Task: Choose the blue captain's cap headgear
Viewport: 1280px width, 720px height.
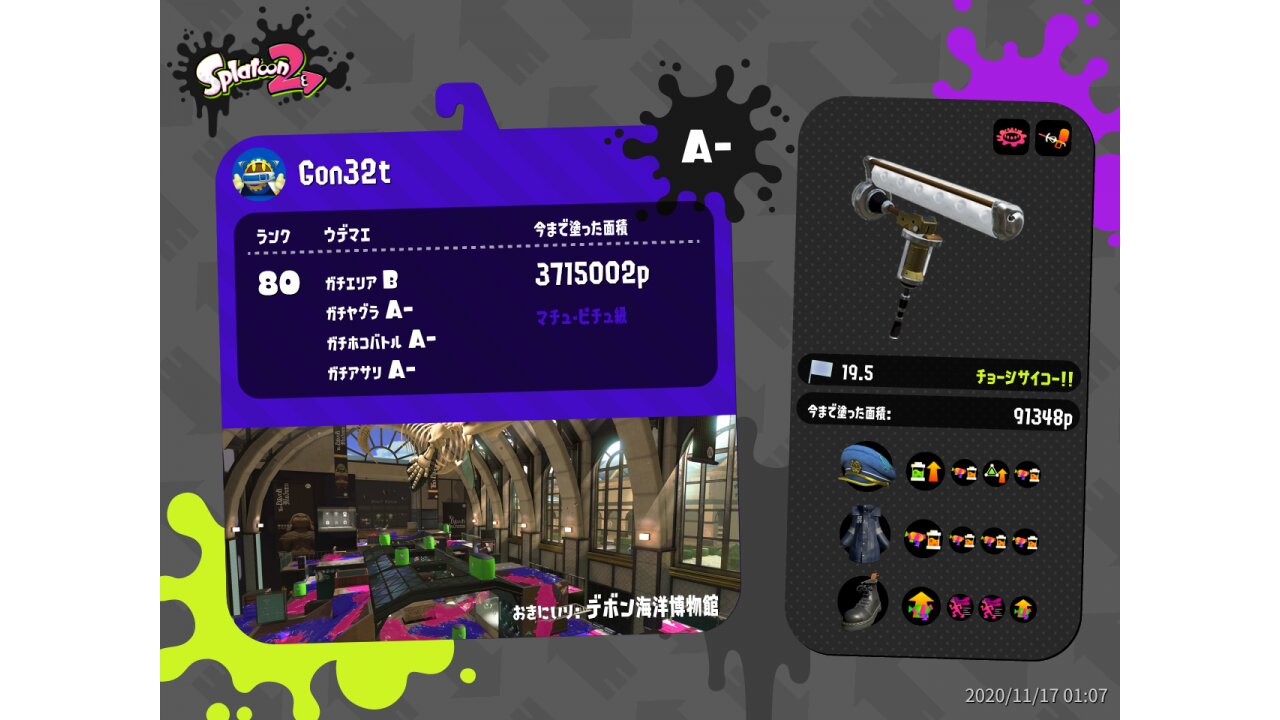Action: (866, 468)
